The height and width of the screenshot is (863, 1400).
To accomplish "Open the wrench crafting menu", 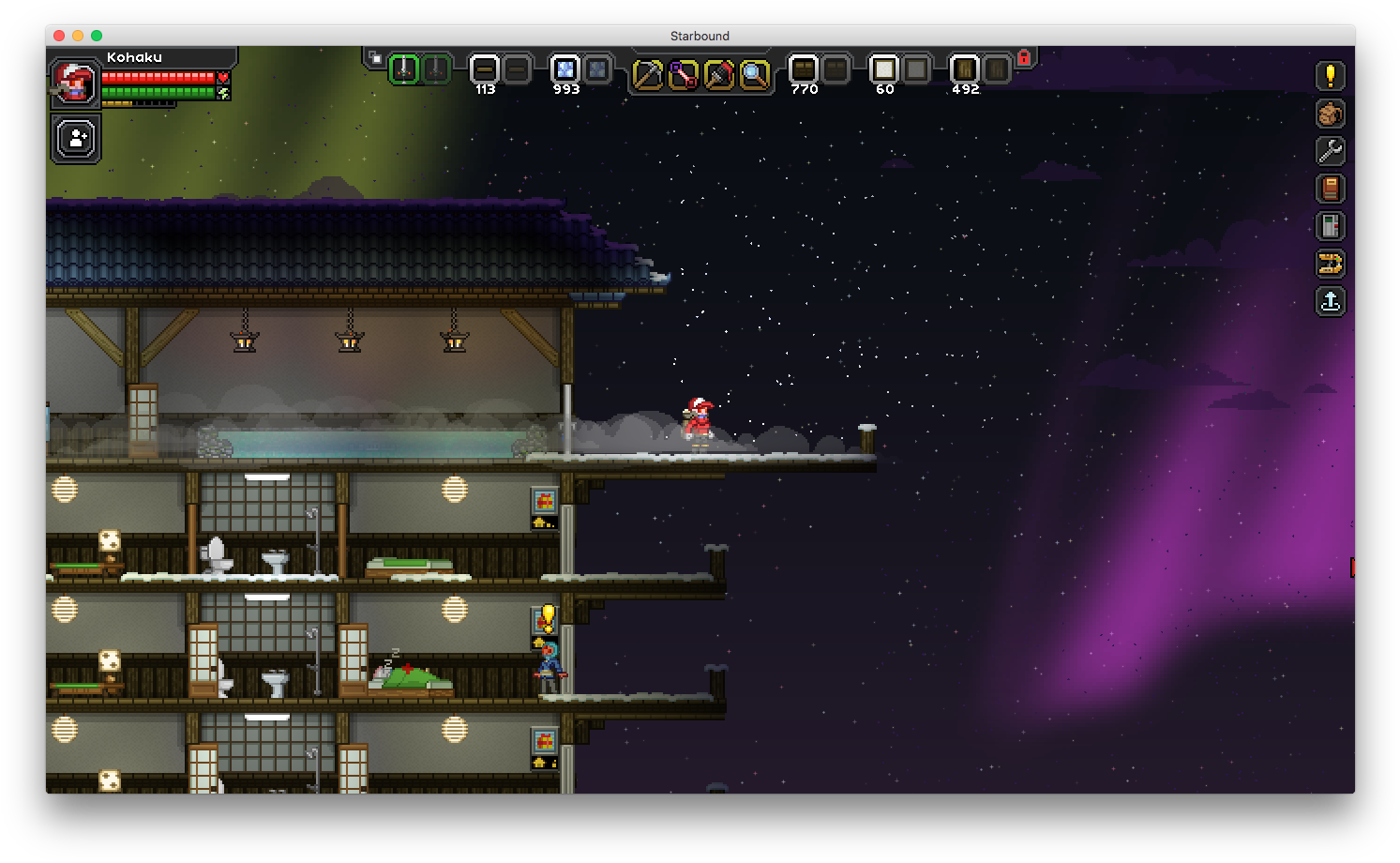I will [x=1330, y=151].
